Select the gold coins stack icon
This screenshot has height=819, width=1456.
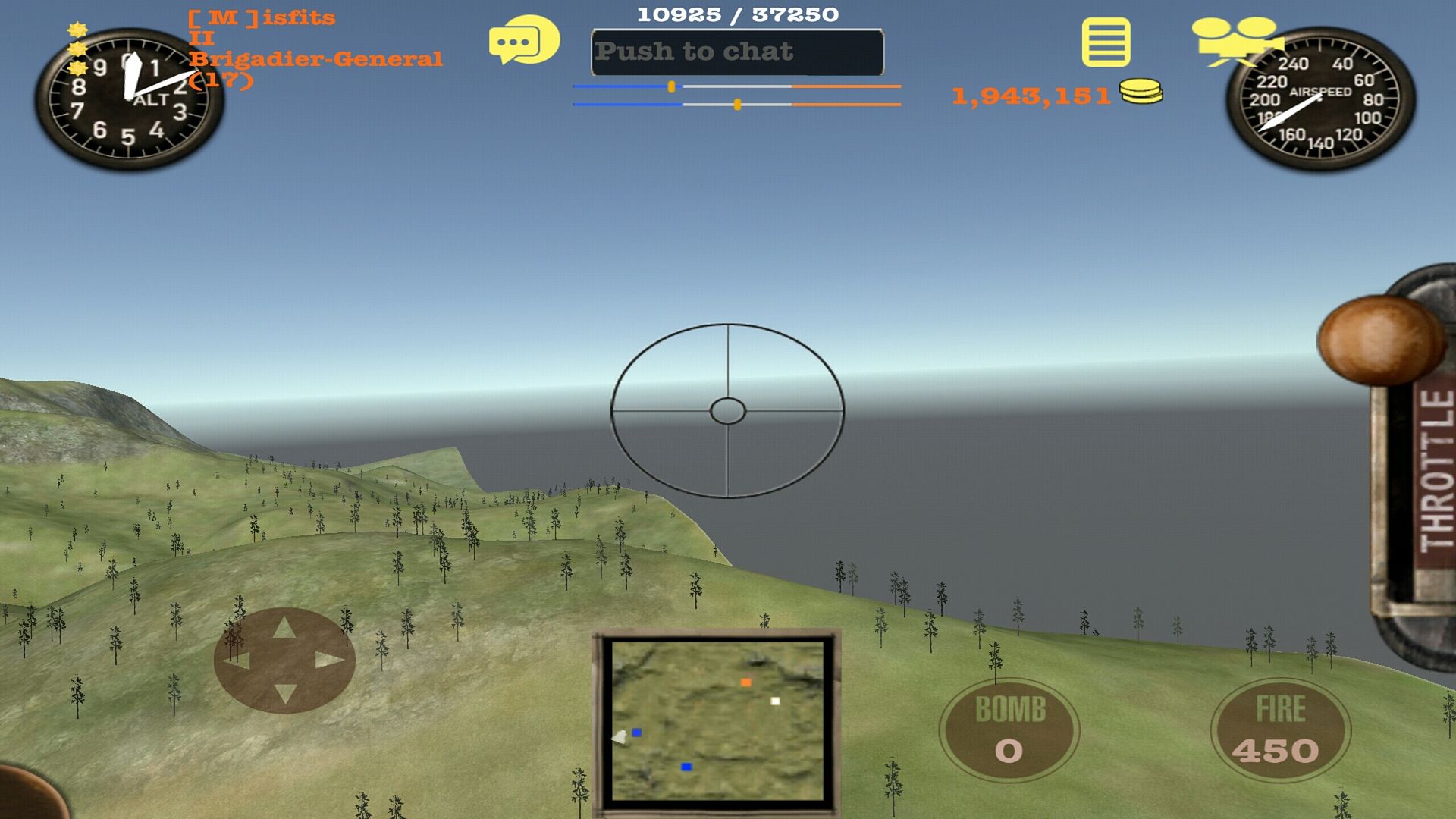click(1141, 91)
